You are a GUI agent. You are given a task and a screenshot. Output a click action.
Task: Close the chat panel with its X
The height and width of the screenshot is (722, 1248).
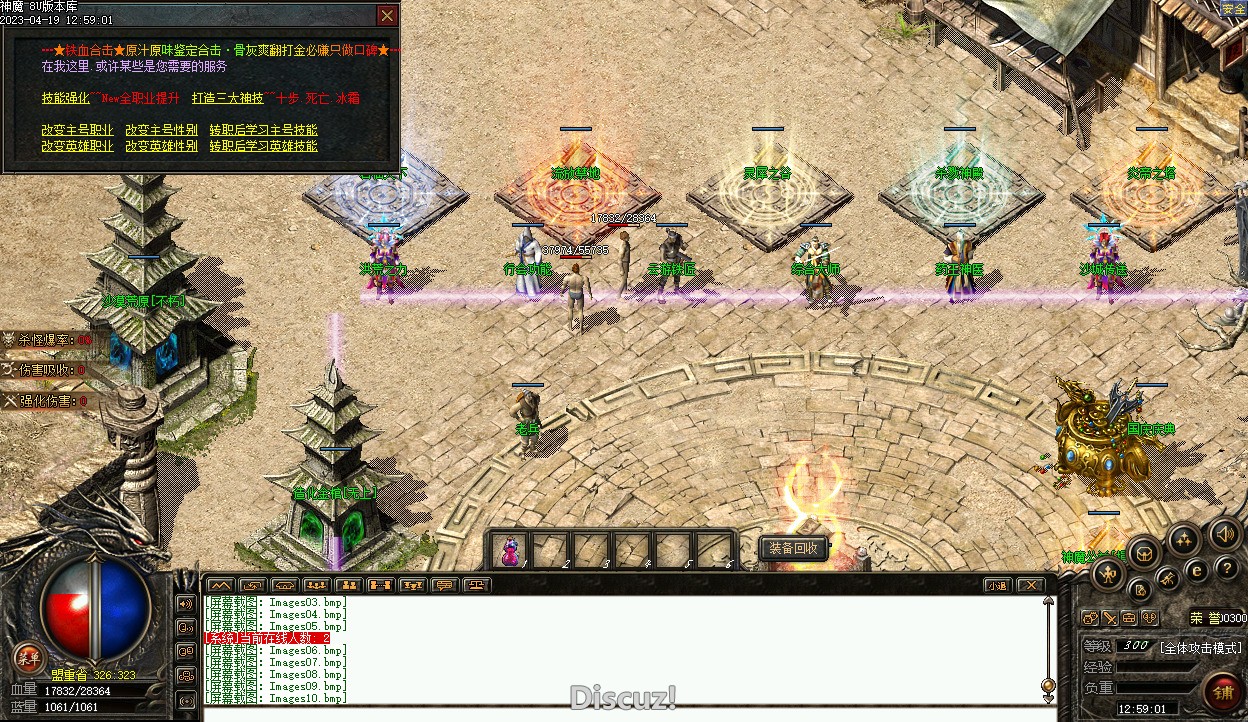coord(1031,585)
